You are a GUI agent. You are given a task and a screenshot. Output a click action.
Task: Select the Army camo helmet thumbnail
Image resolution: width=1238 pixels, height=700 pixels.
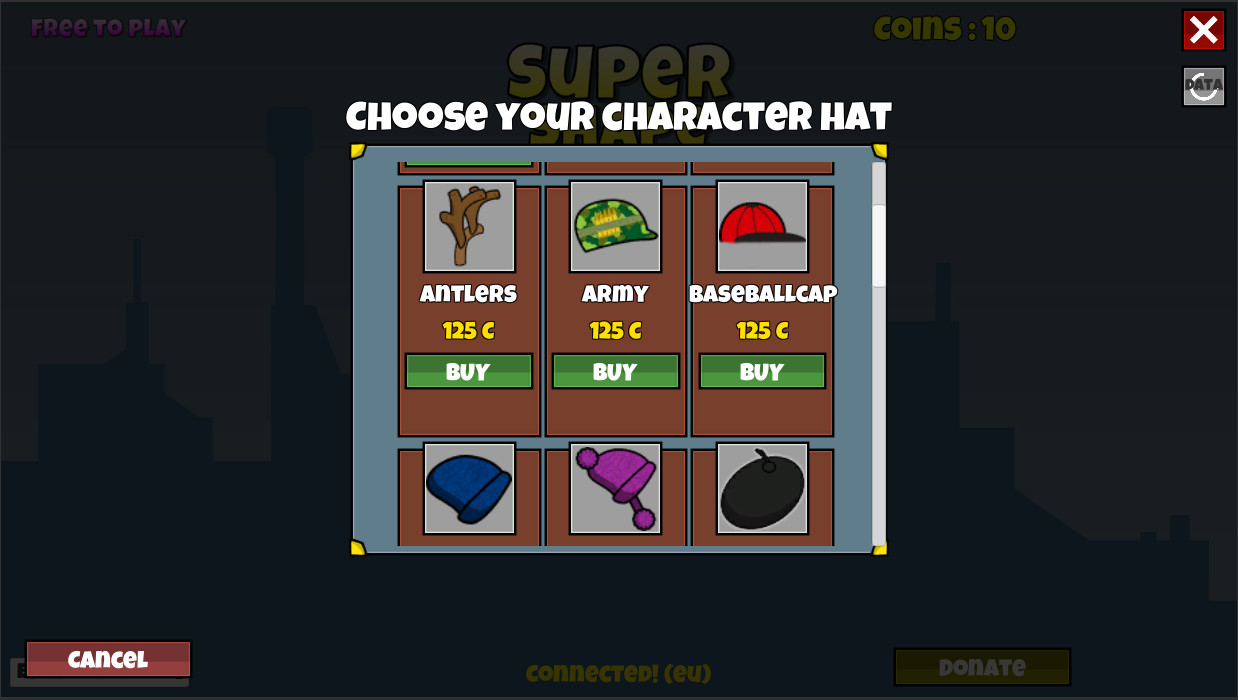pos(615,226)
